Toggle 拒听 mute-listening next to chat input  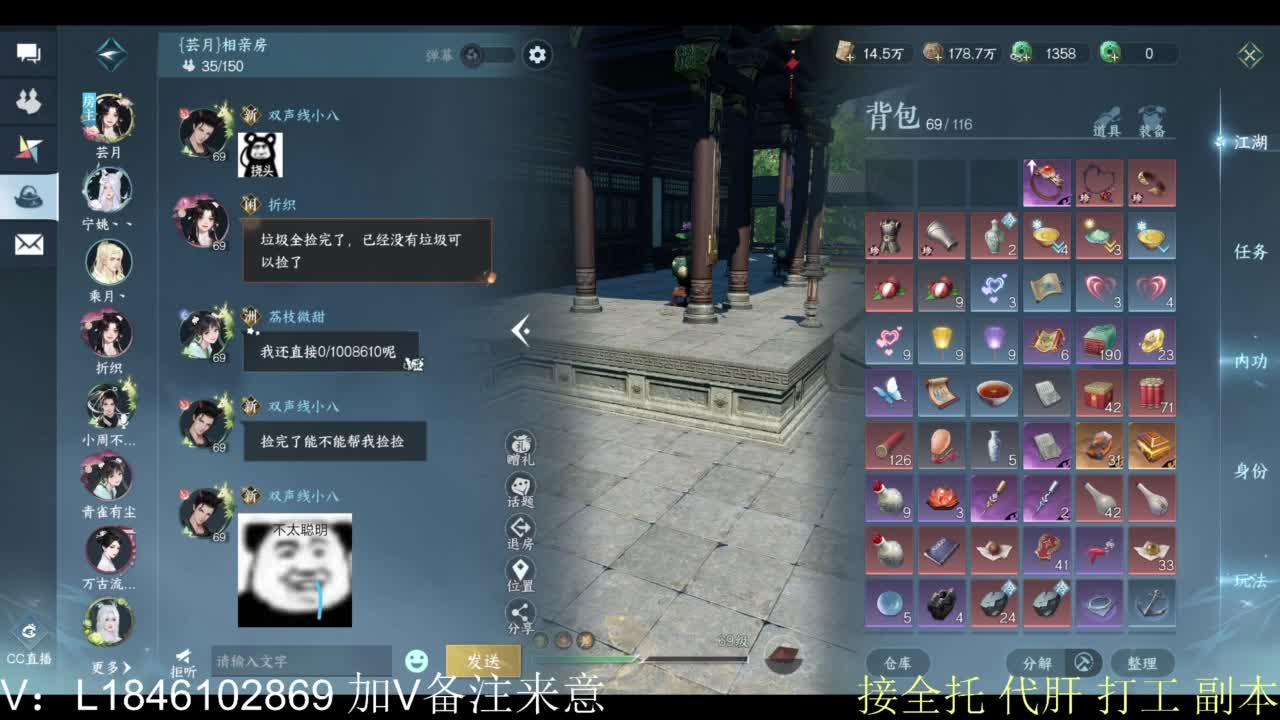[x=183, y=656]
